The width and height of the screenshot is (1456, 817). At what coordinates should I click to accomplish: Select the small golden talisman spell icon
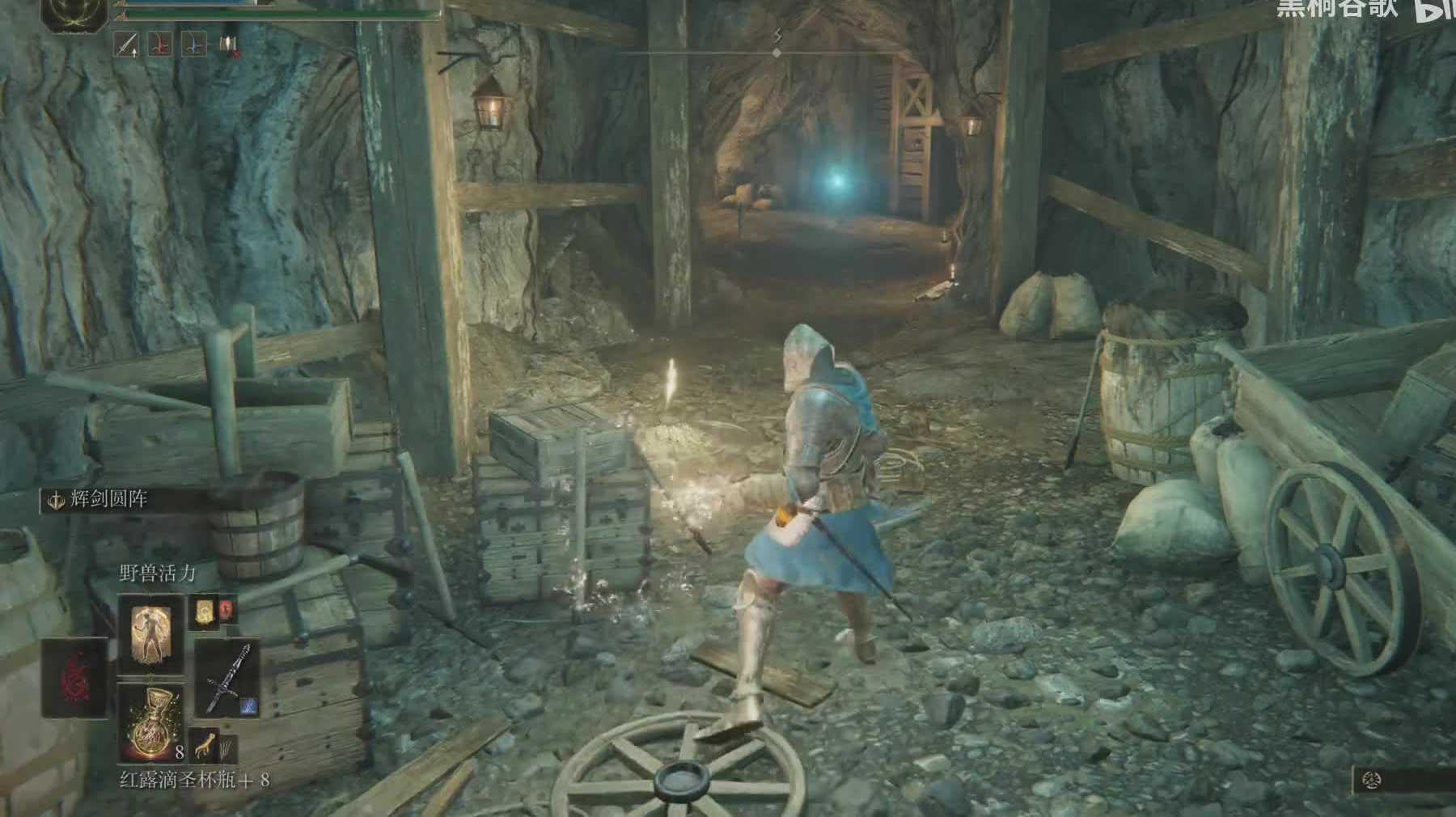pyautogui.click(x=204, y=612)
